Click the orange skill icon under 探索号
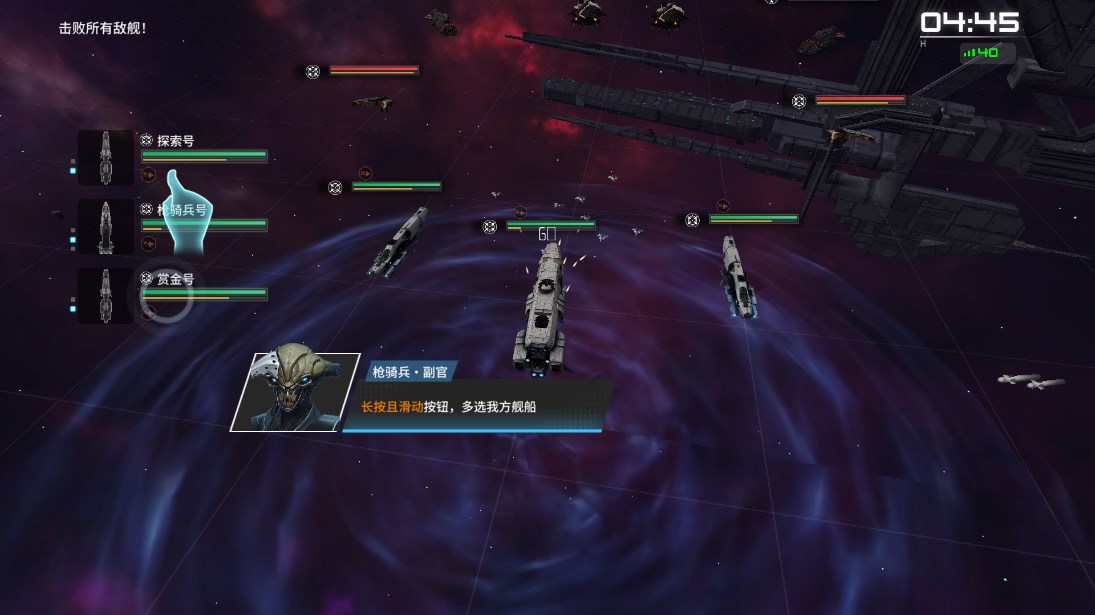Image resolution: width=1095 pixels, height=615 pixels. tap(148, 174)
